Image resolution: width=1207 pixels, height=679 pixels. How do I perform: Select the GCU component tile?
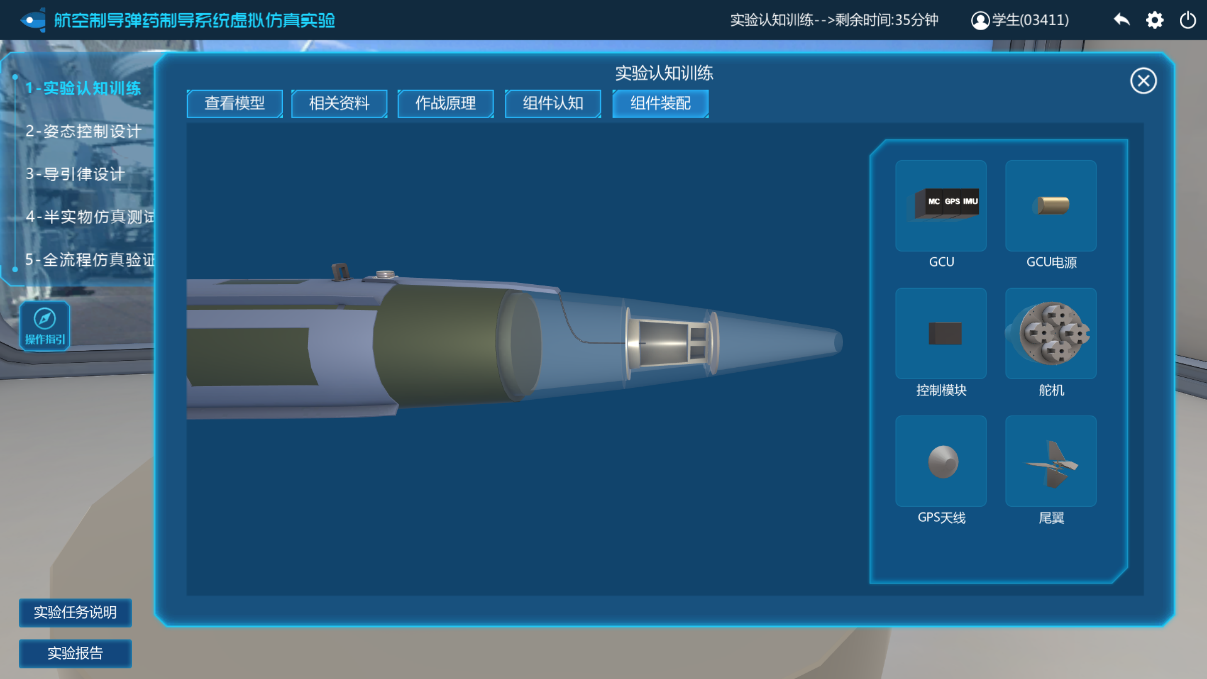coord(940,205)
